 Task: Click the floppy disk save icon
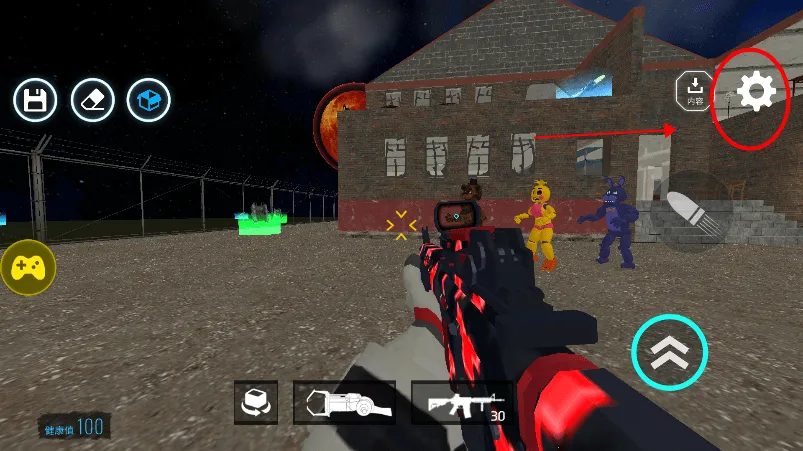tap(35, 100)
